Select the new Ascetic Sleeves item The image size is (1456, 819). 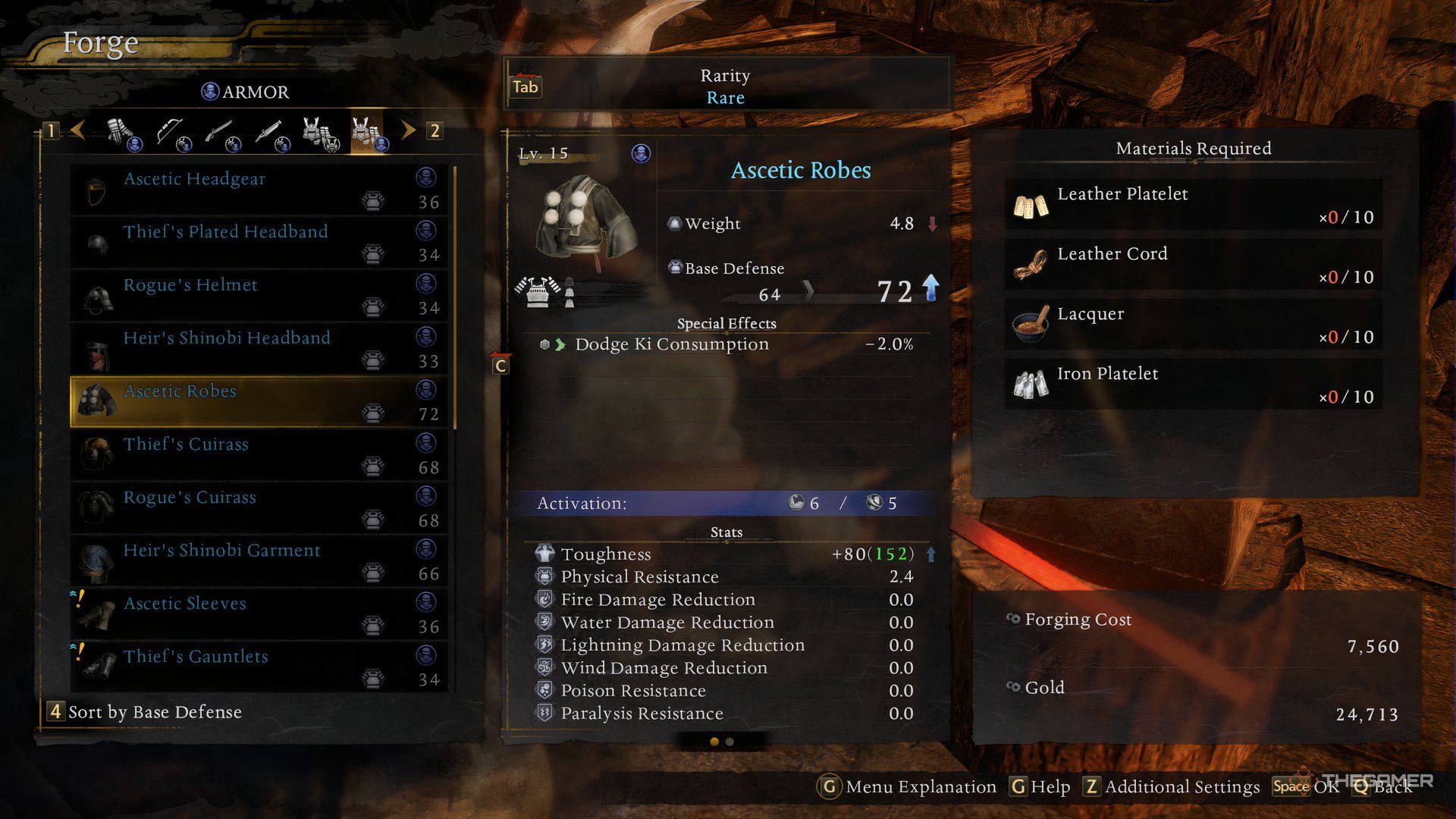click(258, 613)
